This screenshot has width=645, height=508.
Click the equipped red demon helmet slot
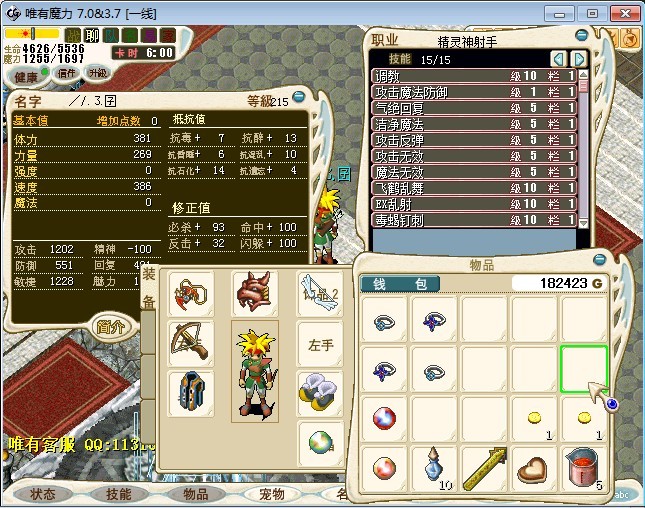pos(254,294)
